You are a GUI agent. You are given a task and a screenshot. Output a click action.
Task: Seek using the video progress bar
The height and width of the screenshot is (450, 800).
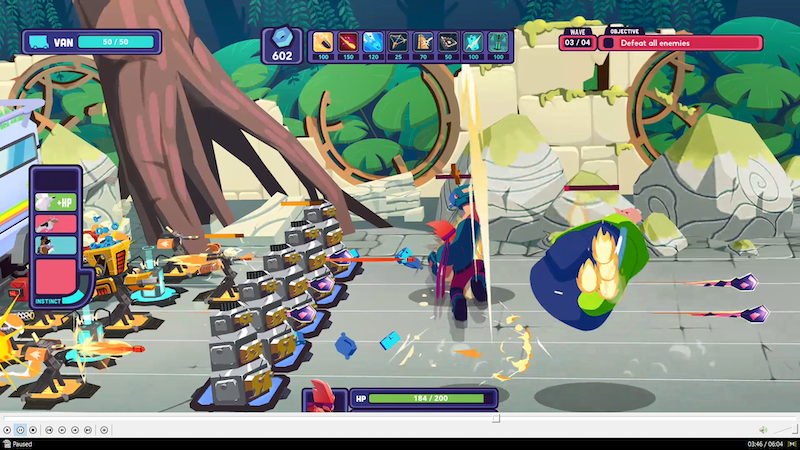point(400,418)
